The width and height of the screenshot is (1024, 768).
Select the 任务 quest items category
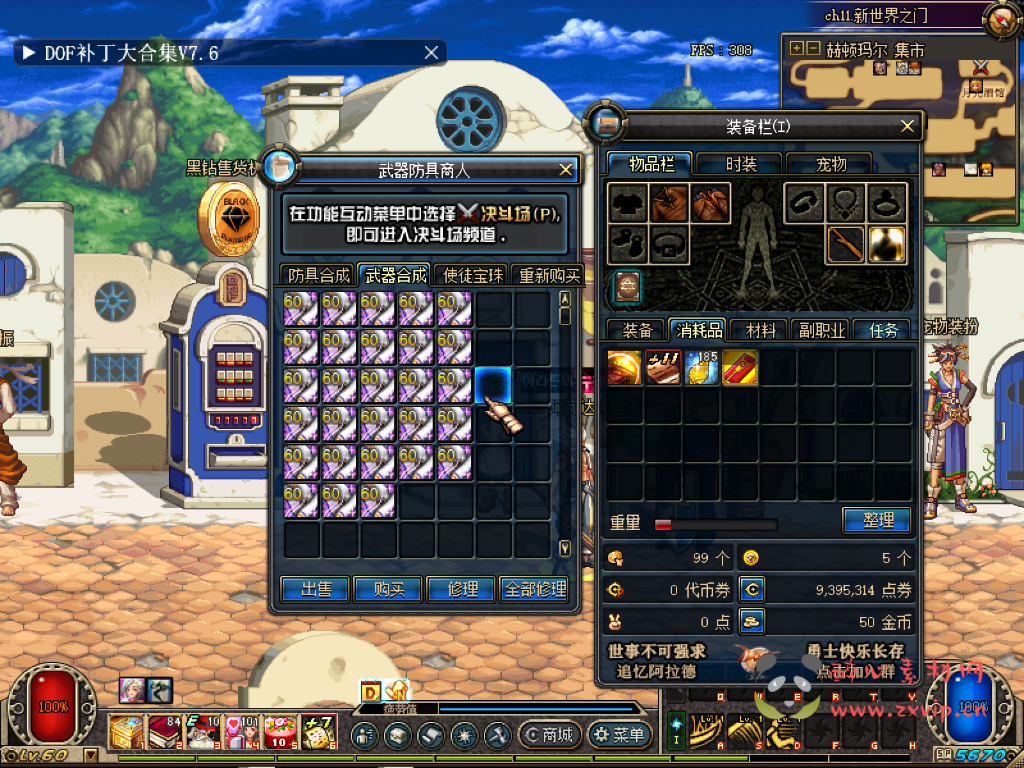click(883, 330)
